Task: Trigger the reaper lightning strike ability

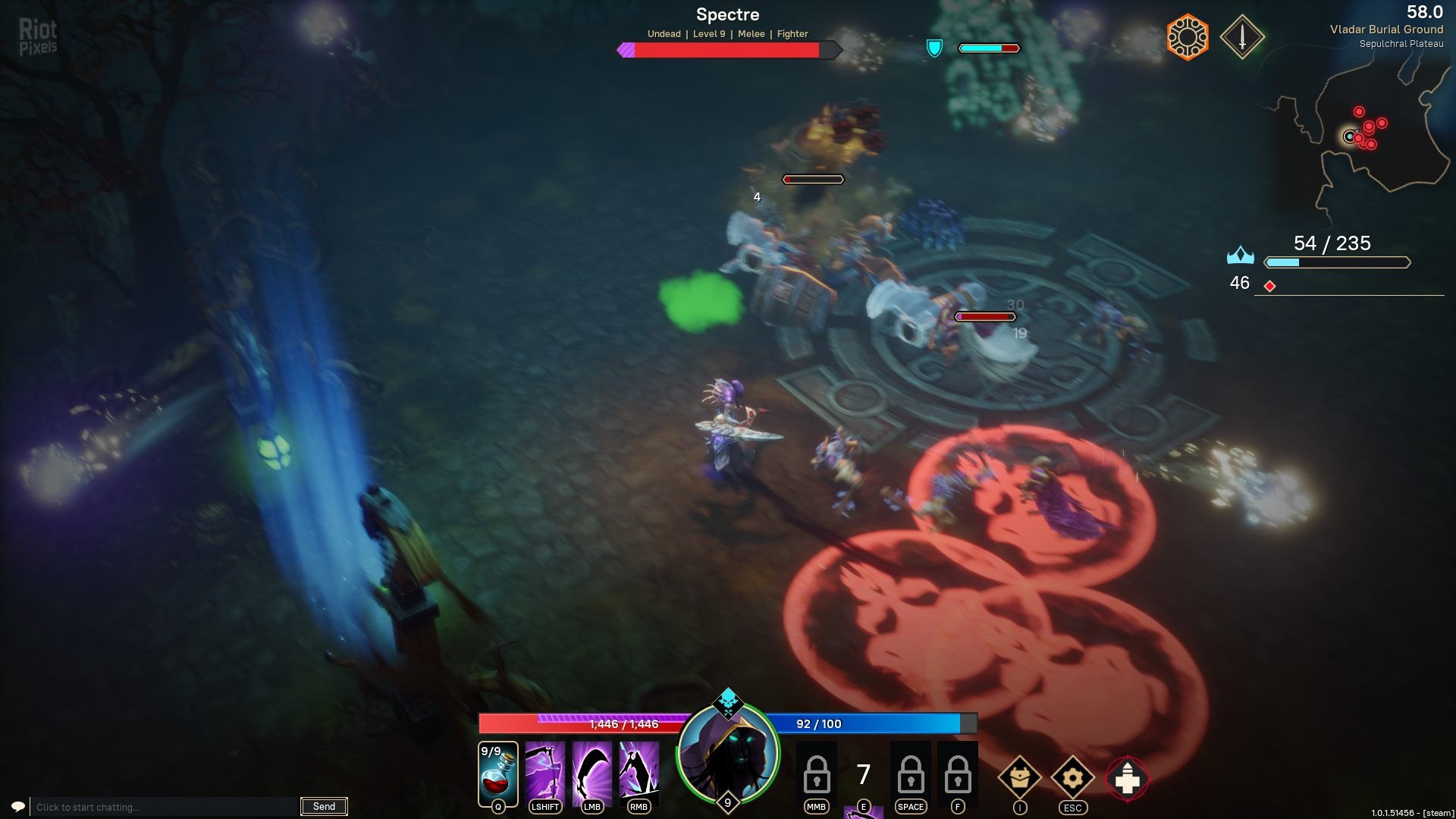Action: pos(639,773)
